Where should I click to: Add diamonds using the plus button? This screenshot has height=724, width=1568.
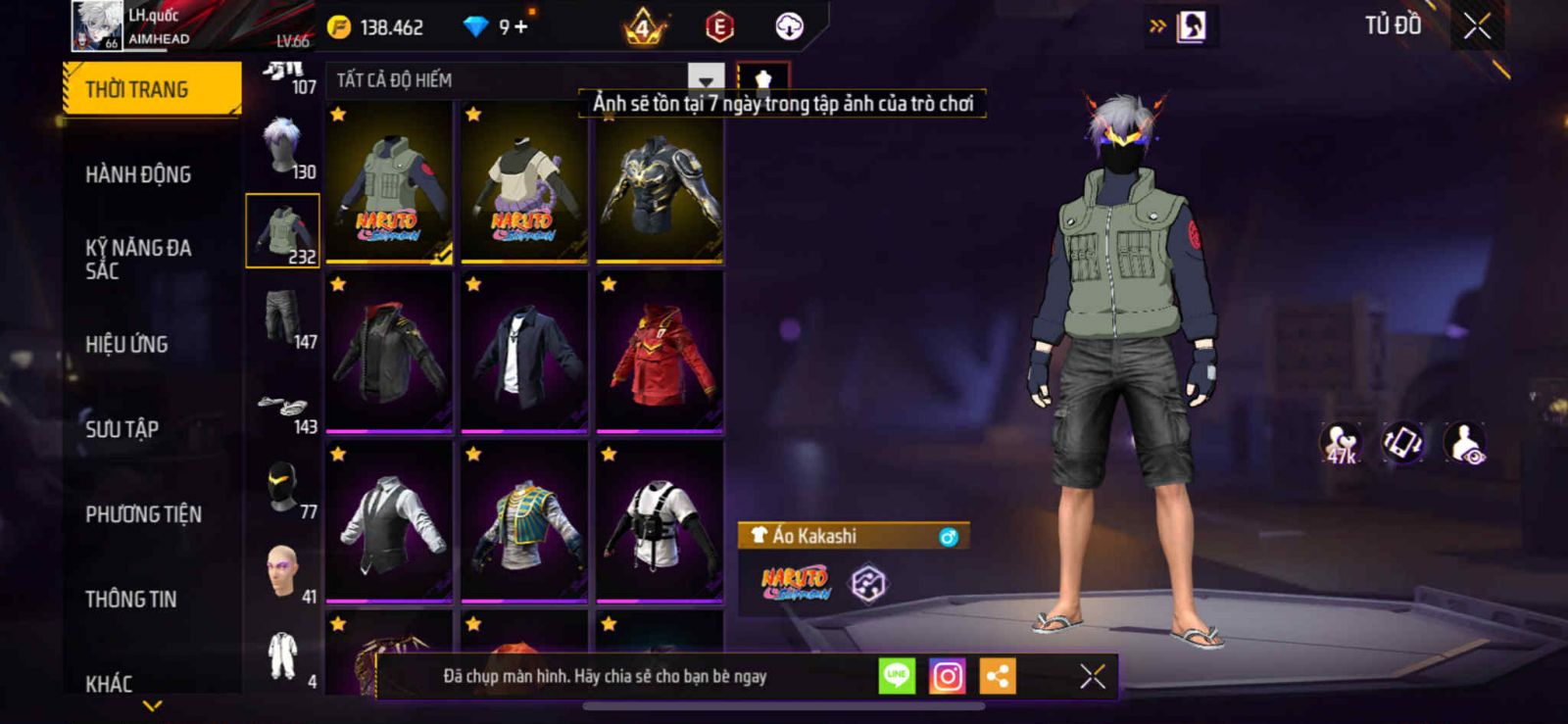click(x=521, y=26)
